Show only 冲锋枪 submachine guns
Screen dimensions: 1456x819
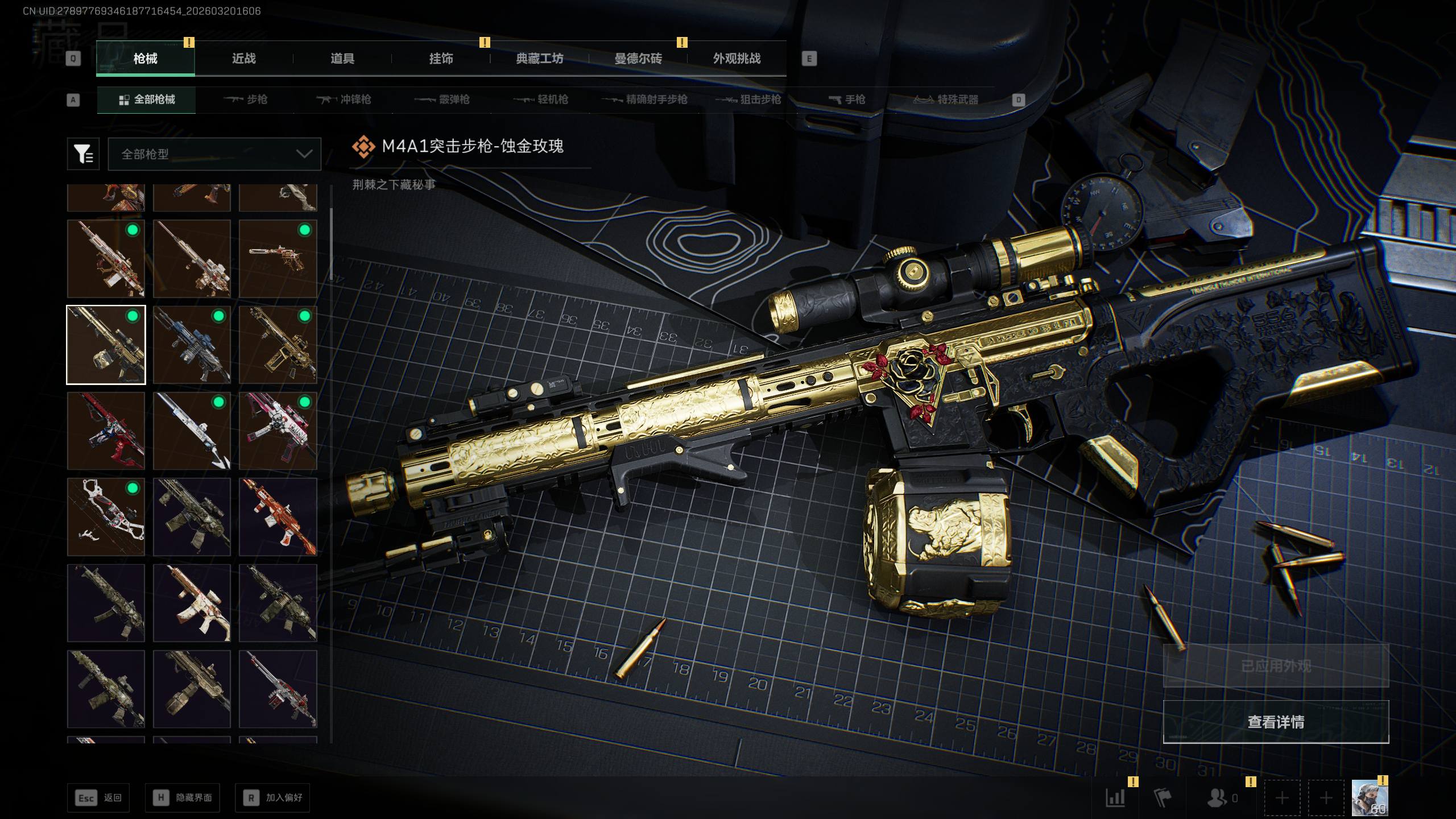click(344, 100)
